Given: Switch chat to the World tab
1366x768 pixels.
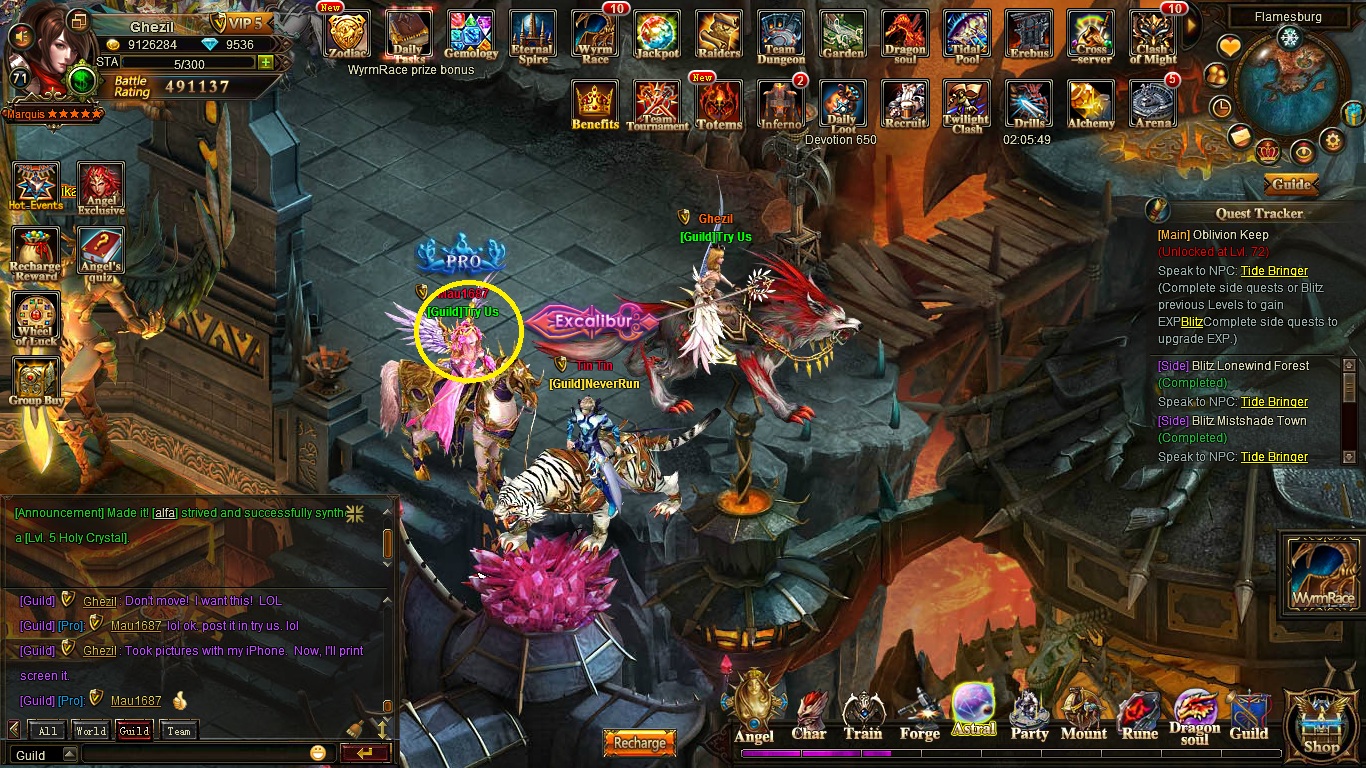Looking at the screenshot, I should point(91,731).
